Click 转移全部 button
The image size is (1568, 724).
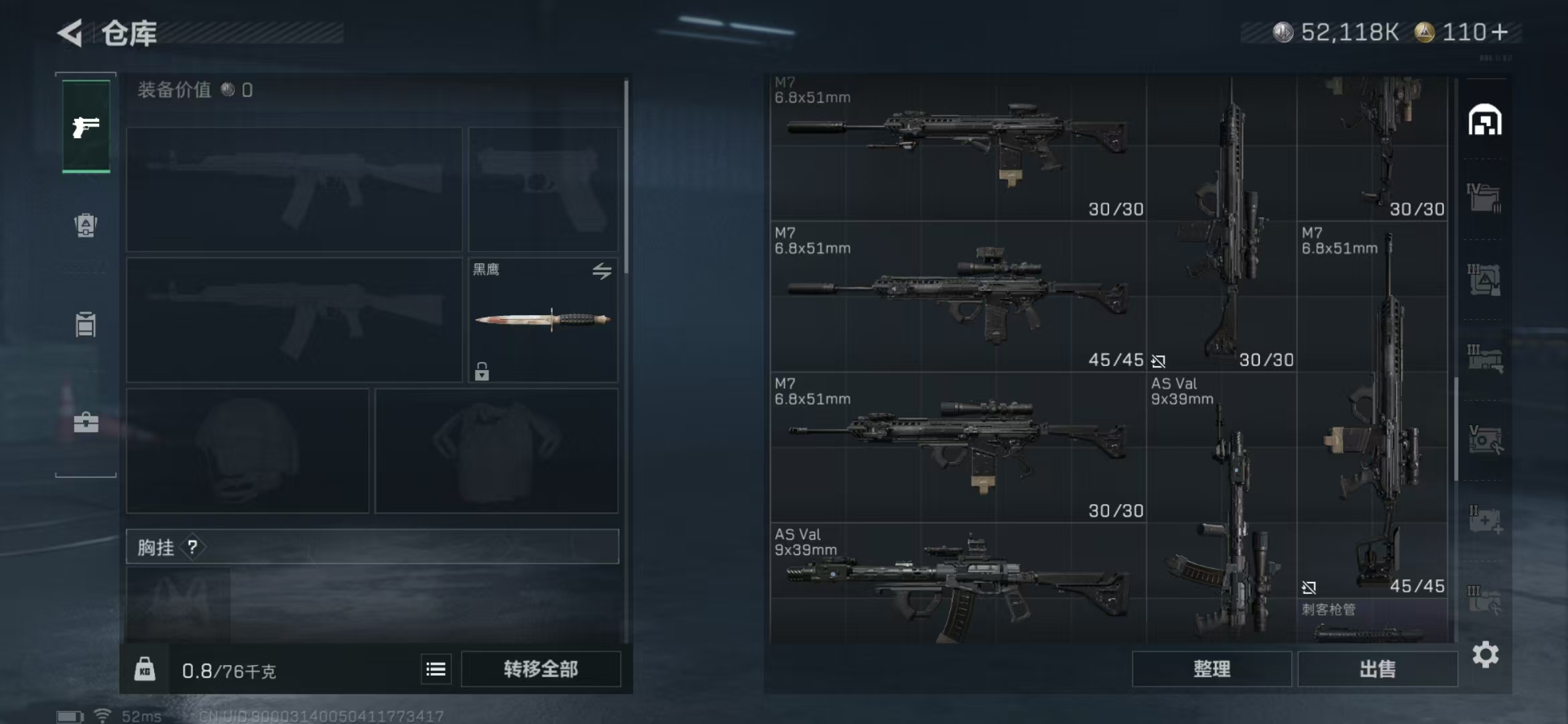click(541, 669)
